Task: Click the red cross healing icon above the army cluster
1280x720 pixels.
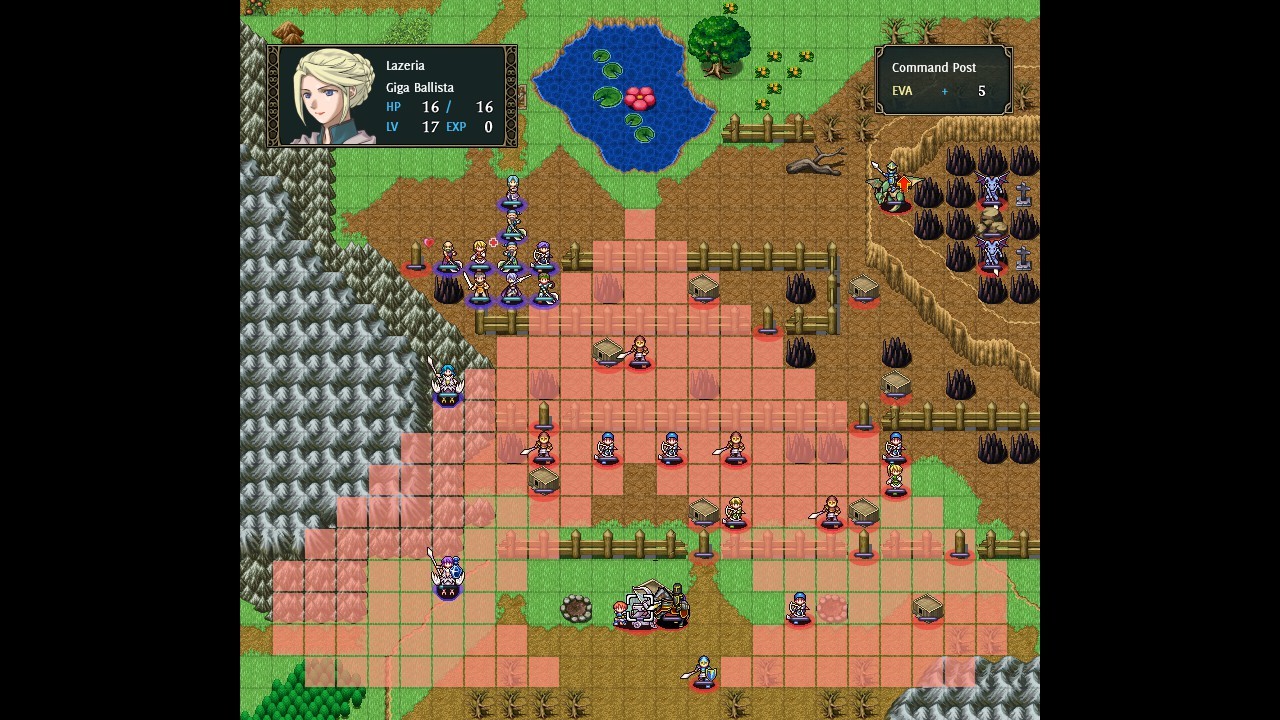Action: (493, 241)
